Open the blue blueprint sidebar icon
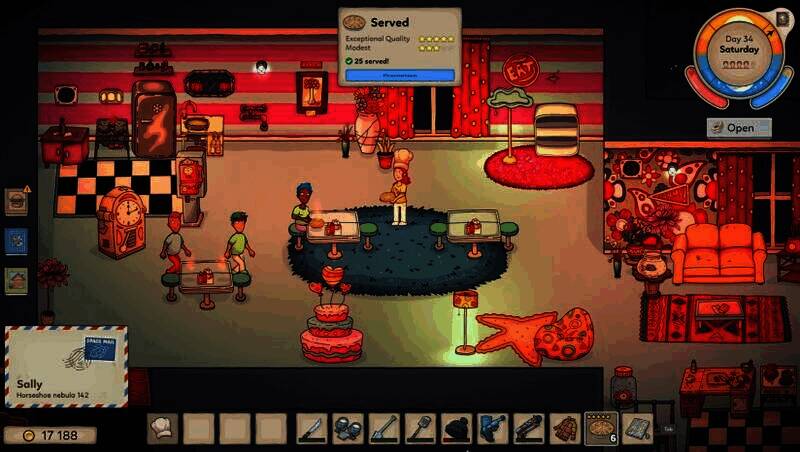The height and width of the screenshot is (452, 800). point(16,241)
